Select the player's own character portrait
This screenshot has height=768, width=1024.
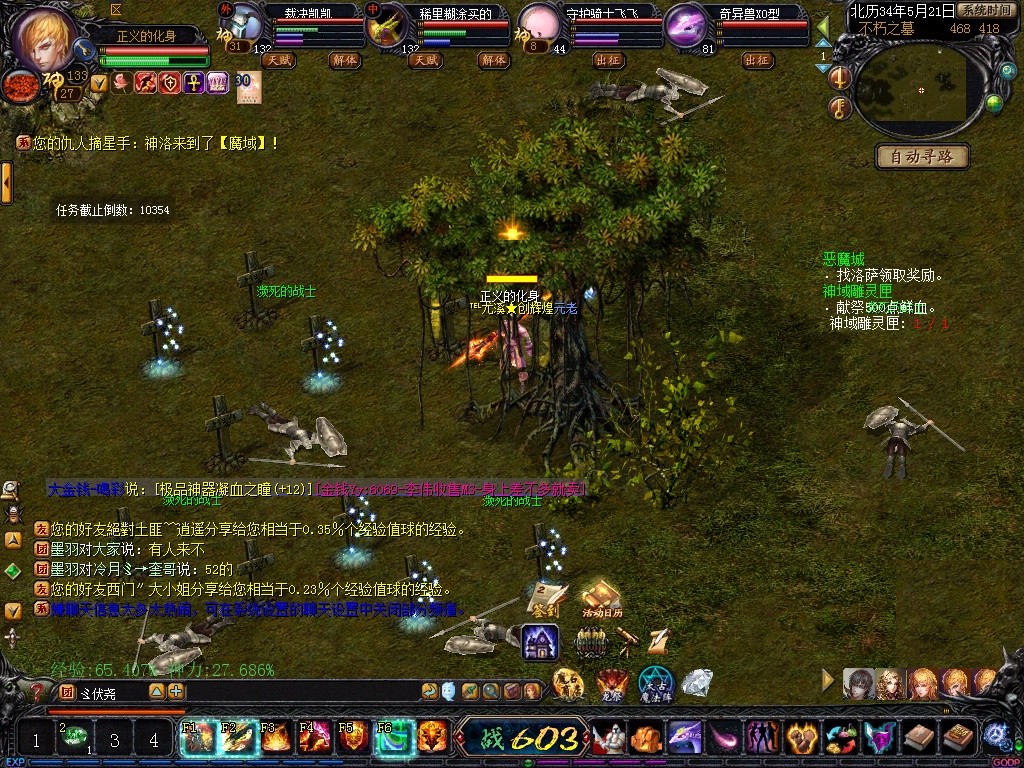45,38
